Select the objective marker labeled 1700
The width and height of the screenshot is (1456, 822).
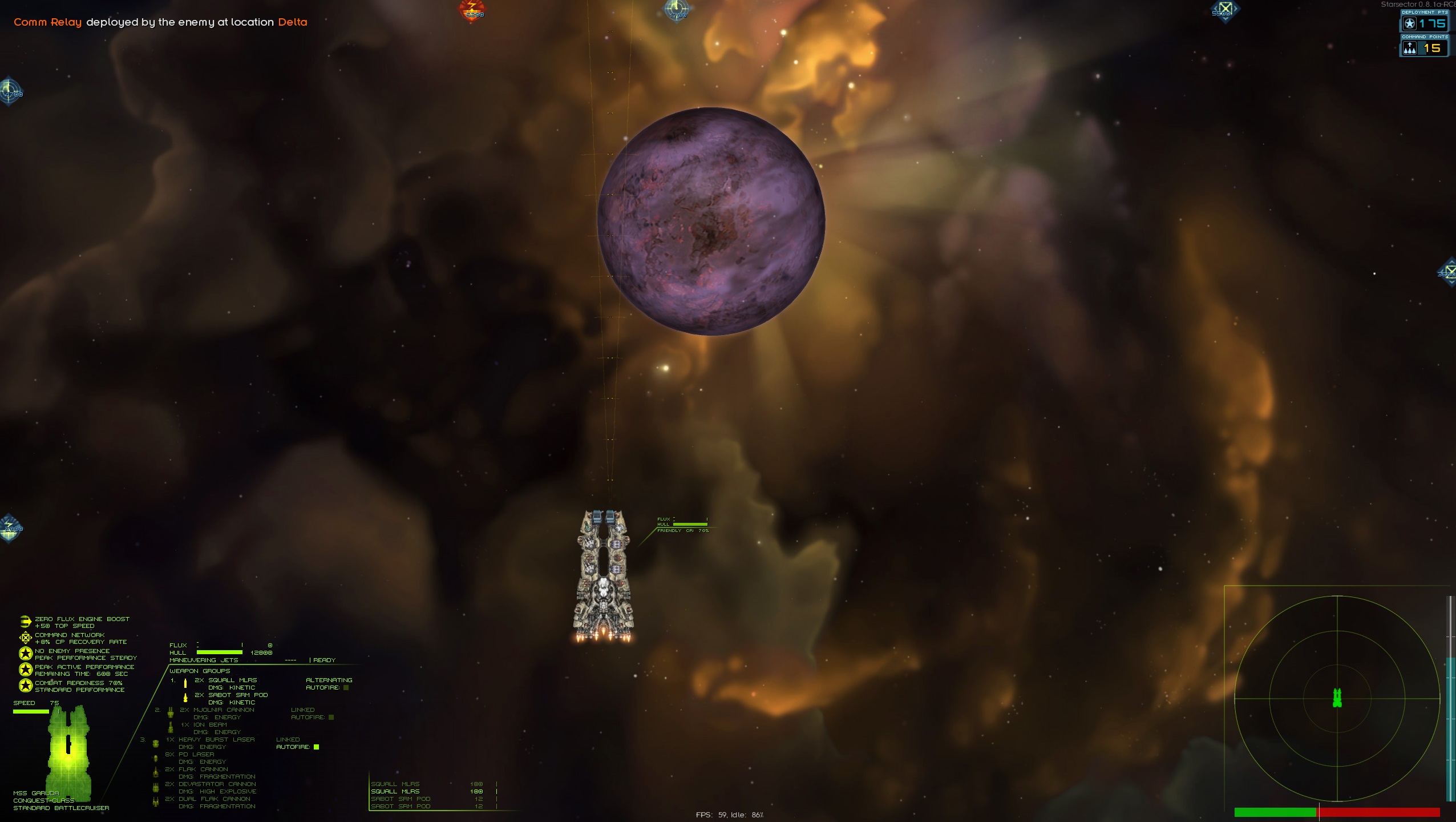tap(677, 10)
